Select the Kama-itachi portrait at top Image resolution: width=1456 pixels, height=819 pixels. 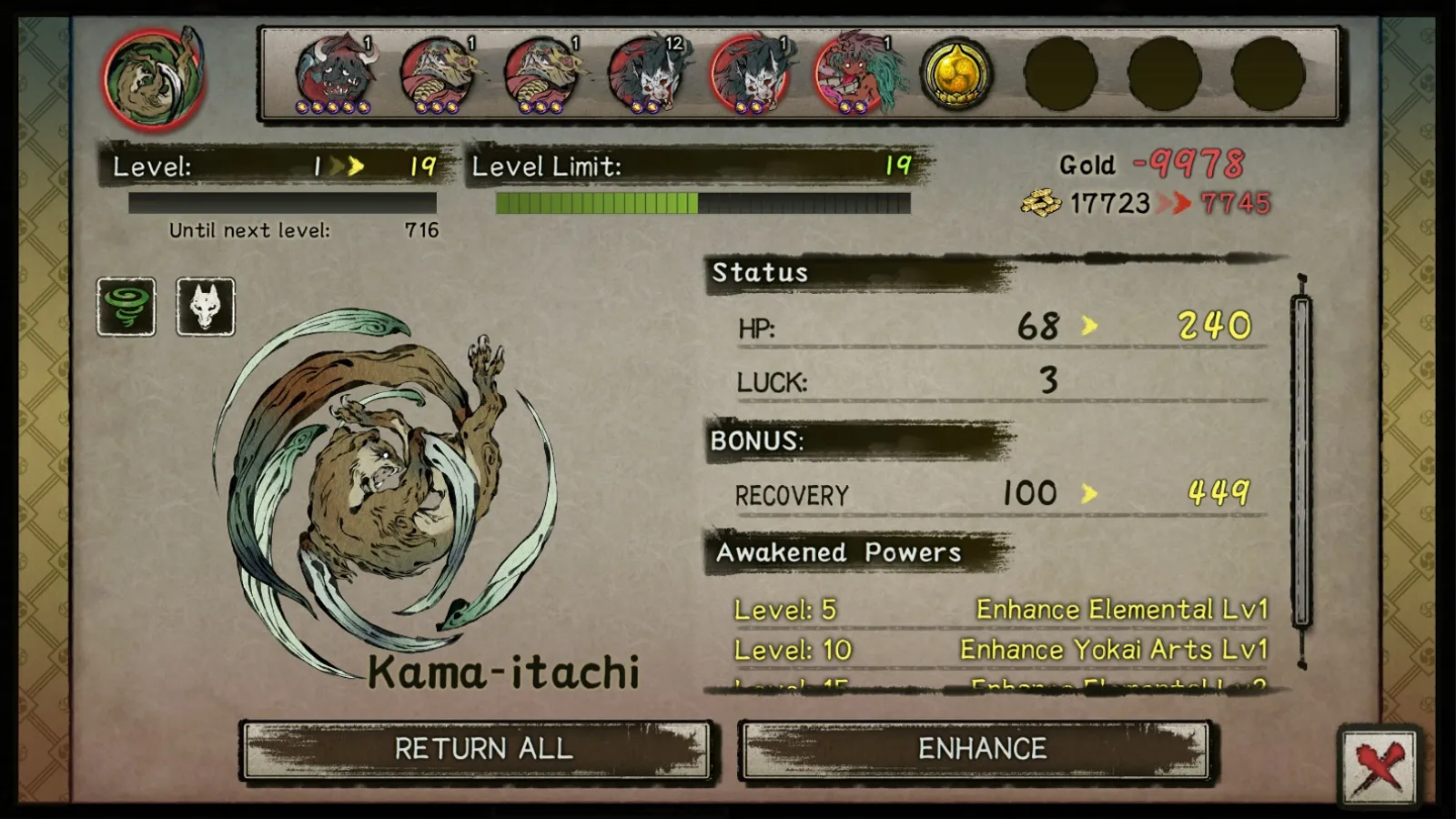153,78
